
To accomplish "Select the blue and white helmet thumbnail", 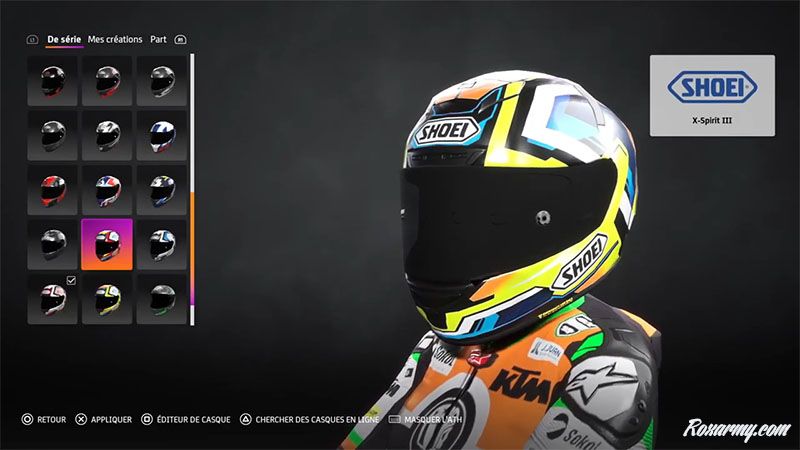I will pyautogui.click(x=161, y=135).
